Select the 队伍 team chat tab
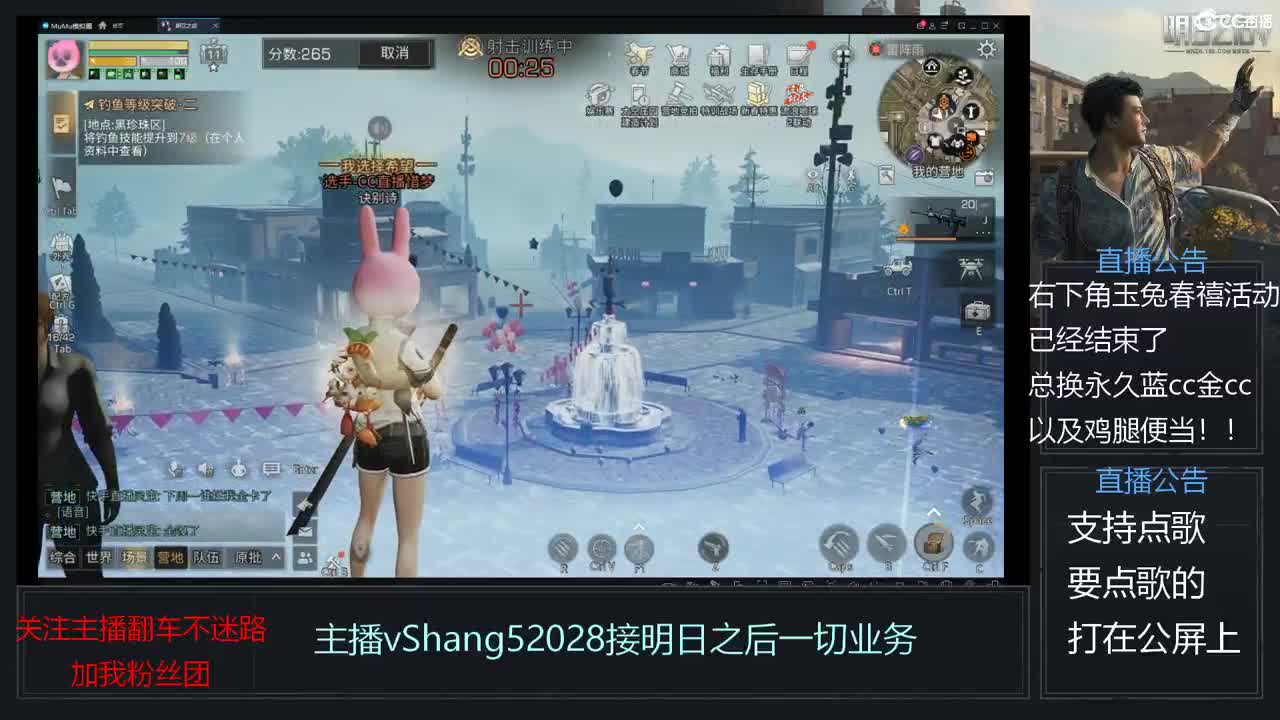 [207, 558]
